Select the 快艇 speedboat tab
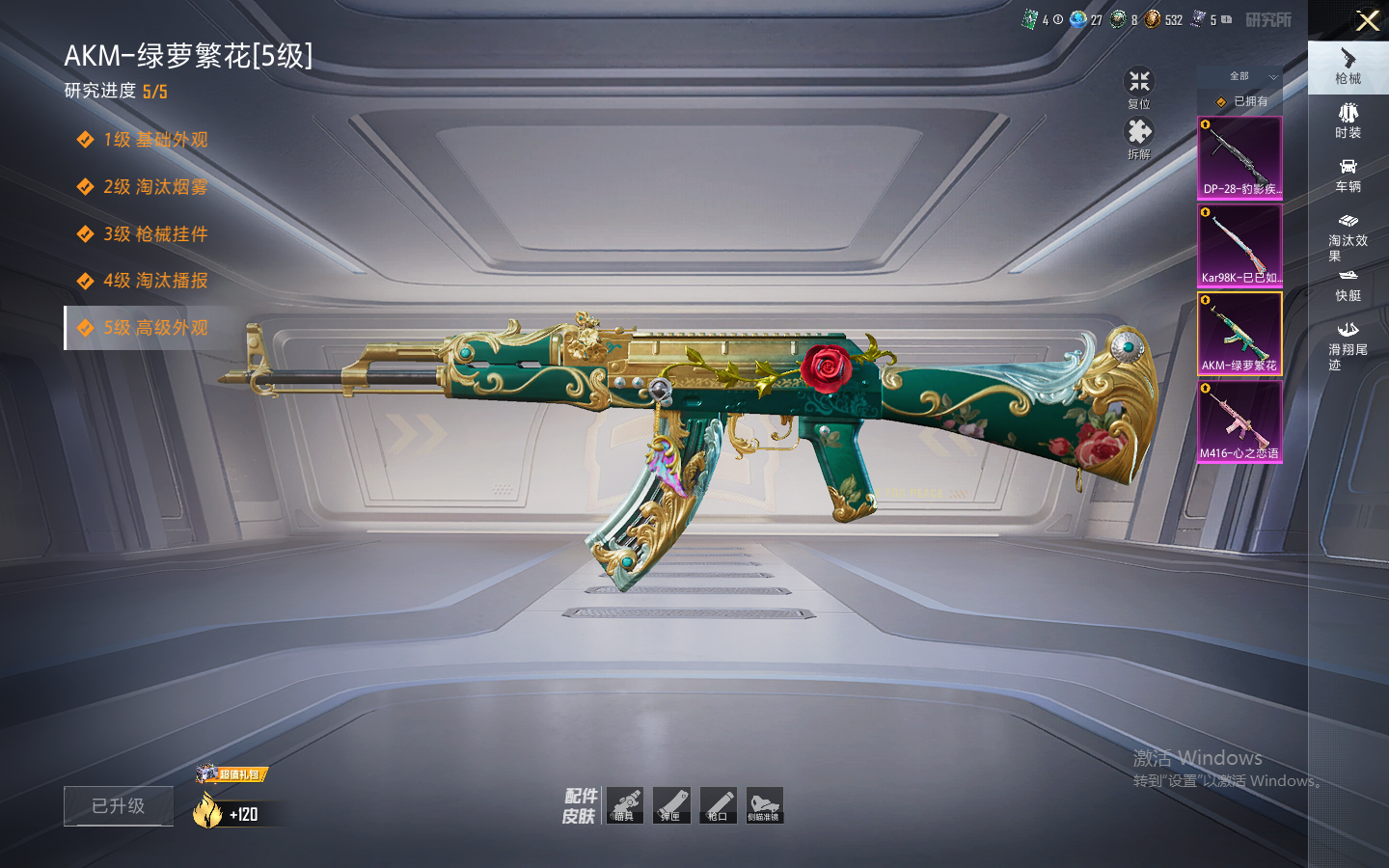 point(1348,285)
